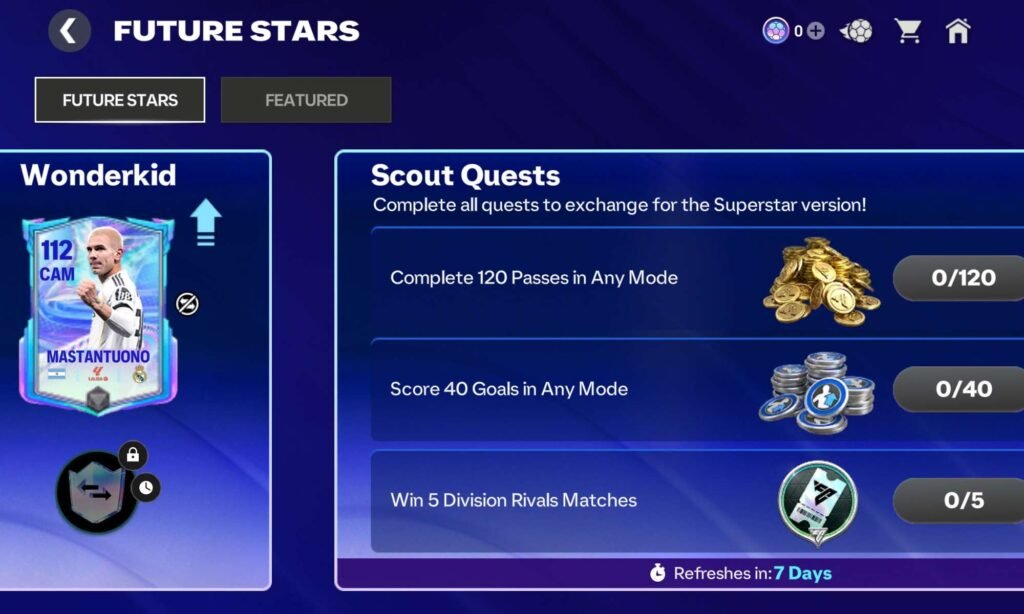Select the Win 5 Division Rivals quest
This screenshot has height=614, width=1024.
point(513,500)
